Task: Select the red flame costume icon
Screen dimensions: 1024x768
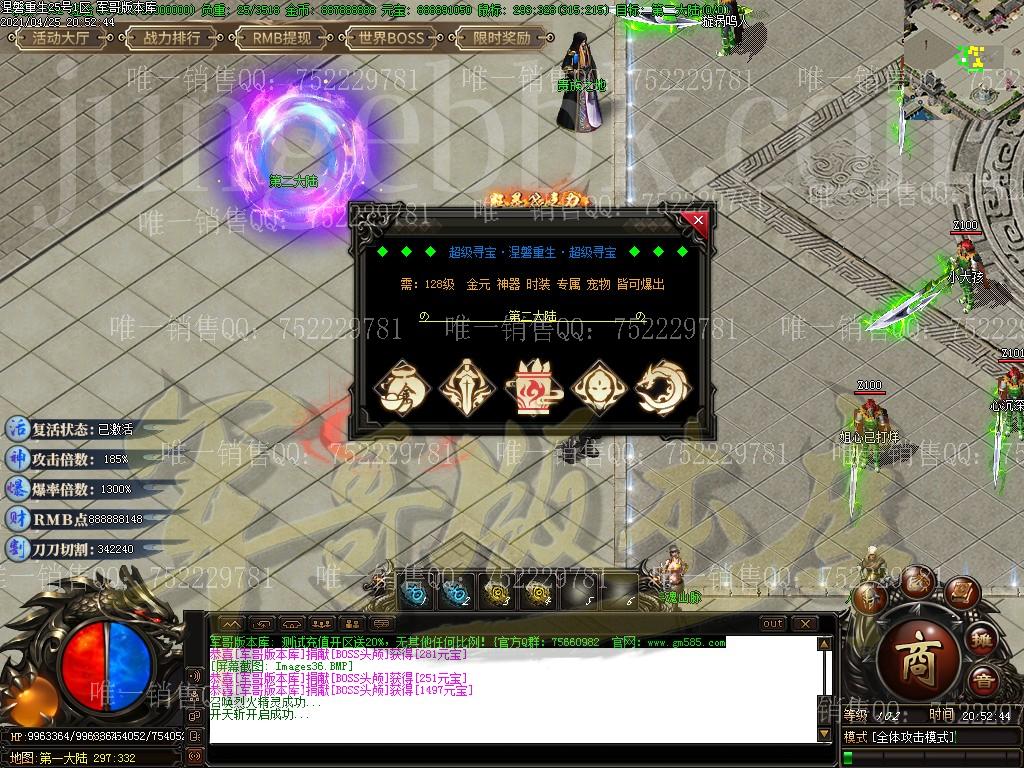Action: click(534, 388)
